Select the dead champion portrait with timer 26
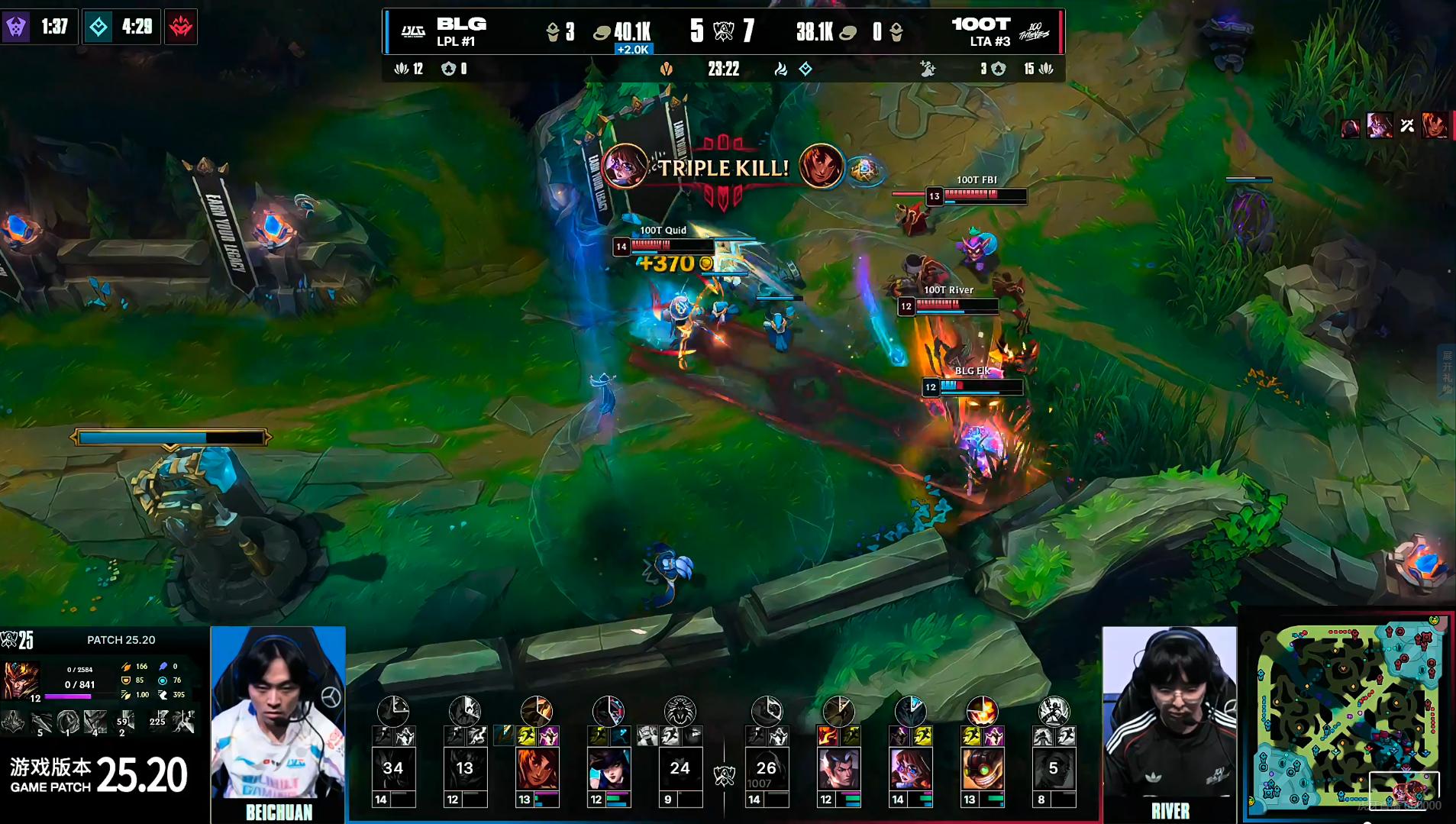 (x=767, y=768)
